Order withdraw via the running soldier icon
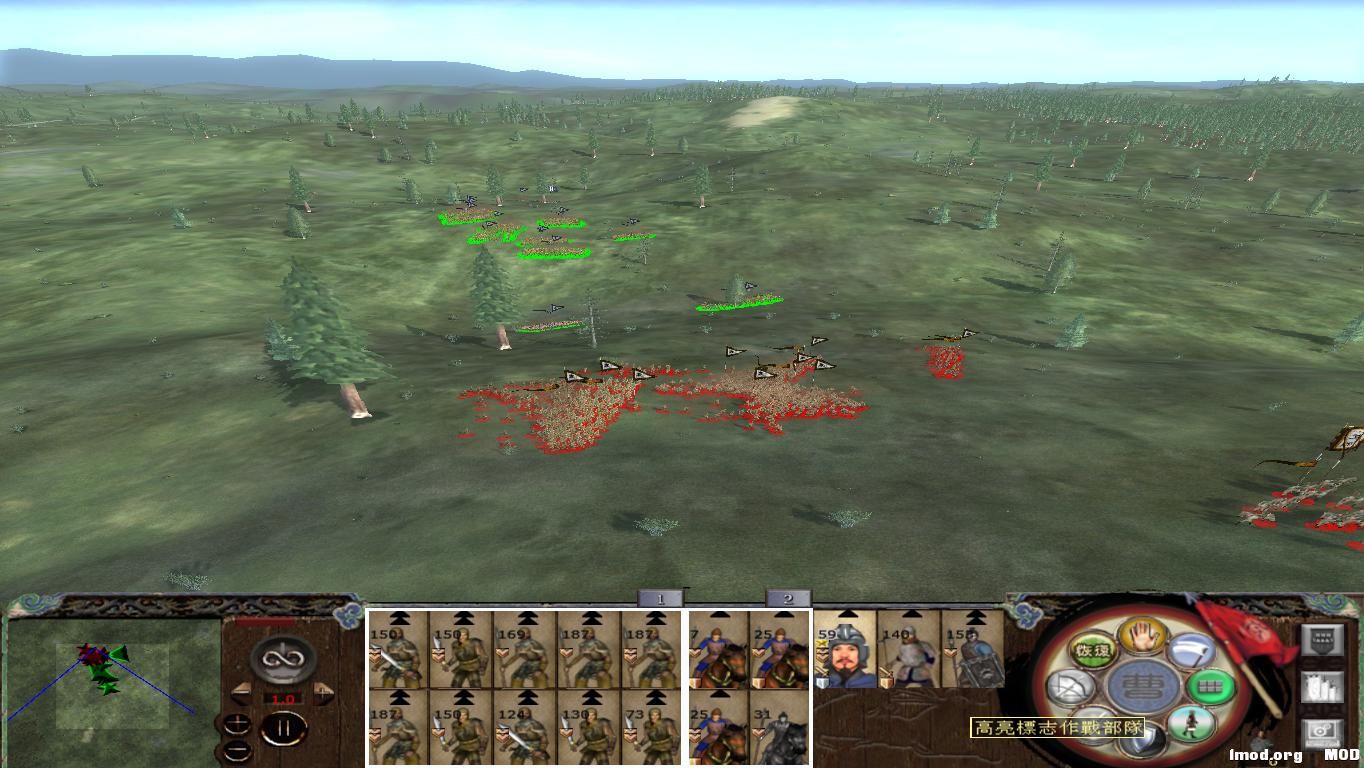 tap(1190, 726)
